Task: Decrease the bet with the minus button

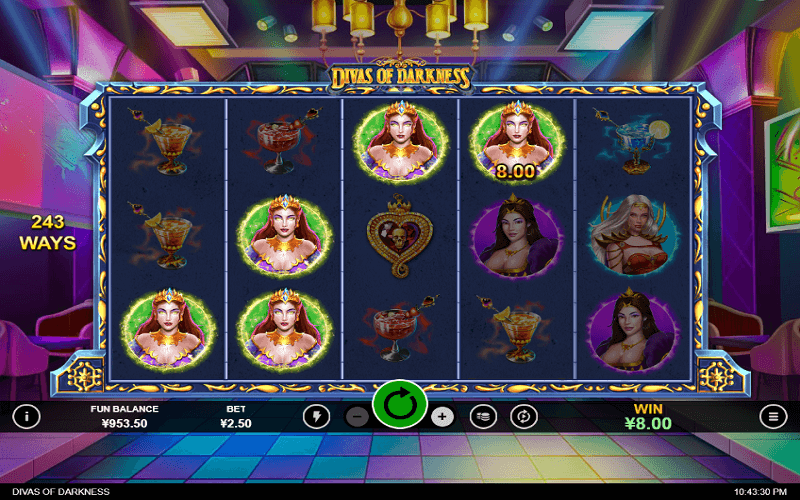Action: tap(357, 416)
